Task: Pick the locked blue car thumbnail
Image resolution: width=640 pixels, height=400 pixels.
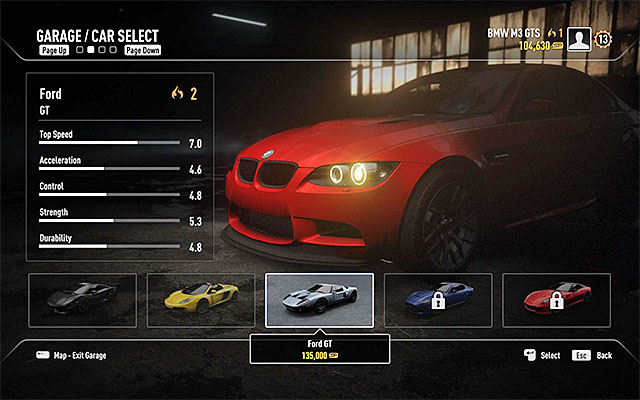Action: point(438,300)
